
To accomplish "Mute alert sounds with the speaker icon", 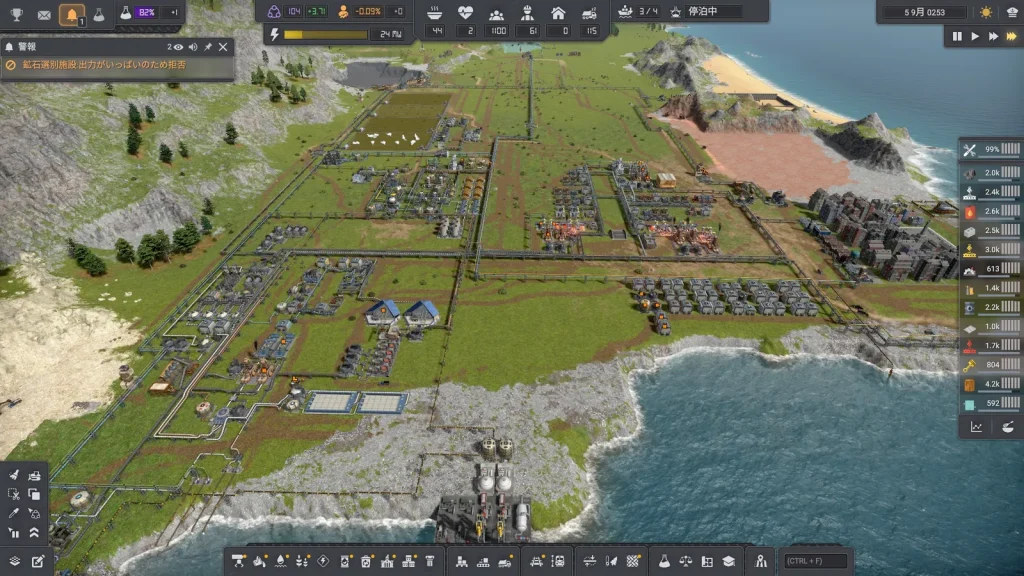I will tap(192, 46).
